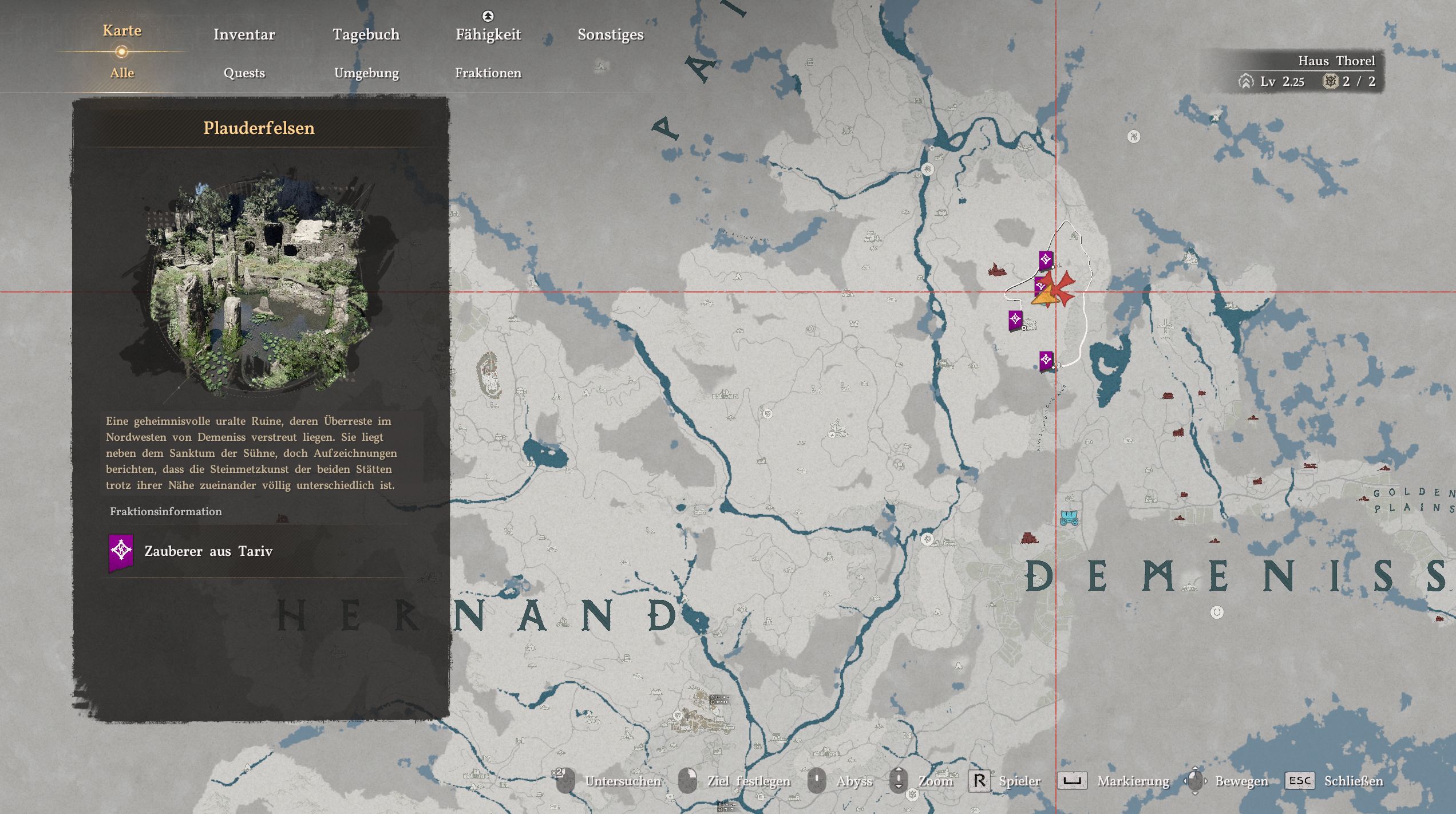Screen dimensions: 1456x814
Task: Go to the Fähigkeit tab
Action: [488, 34]
